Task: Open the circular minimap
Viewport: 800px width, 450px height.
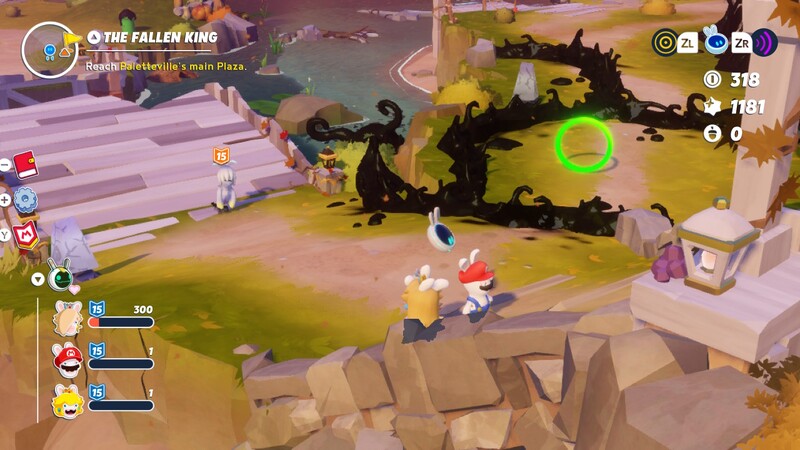Action: click(50, 48)
